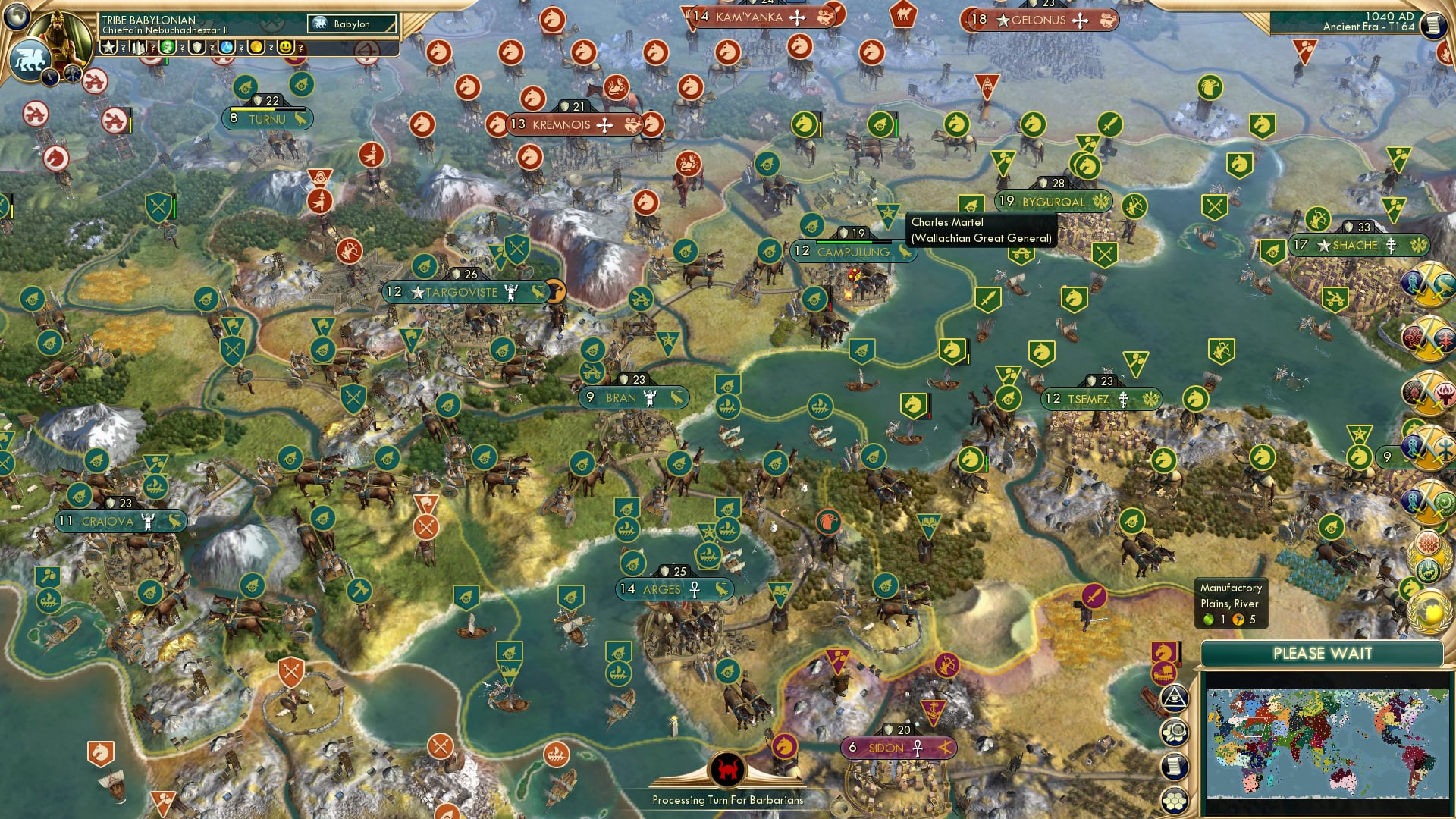Open the Targoviste city banner
The image size is (1456, 819).
pos(463,292)
